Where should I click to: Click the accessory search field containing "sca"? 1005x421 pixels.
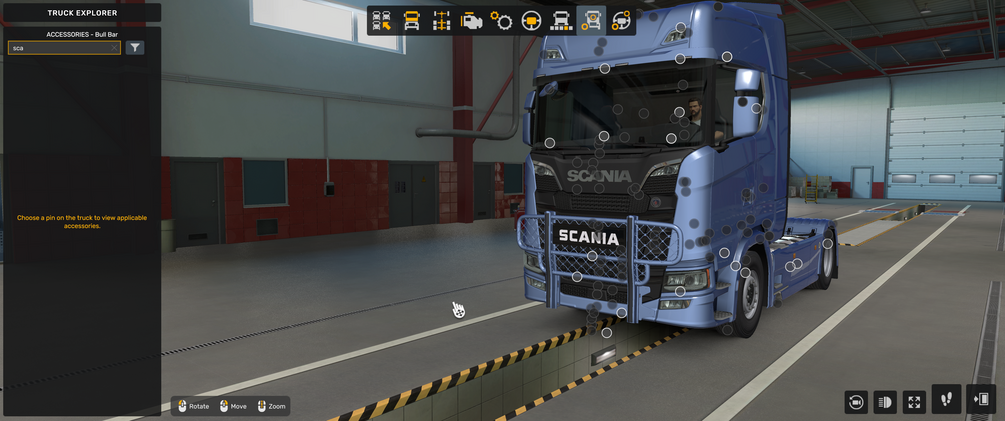tap(60, 48)
